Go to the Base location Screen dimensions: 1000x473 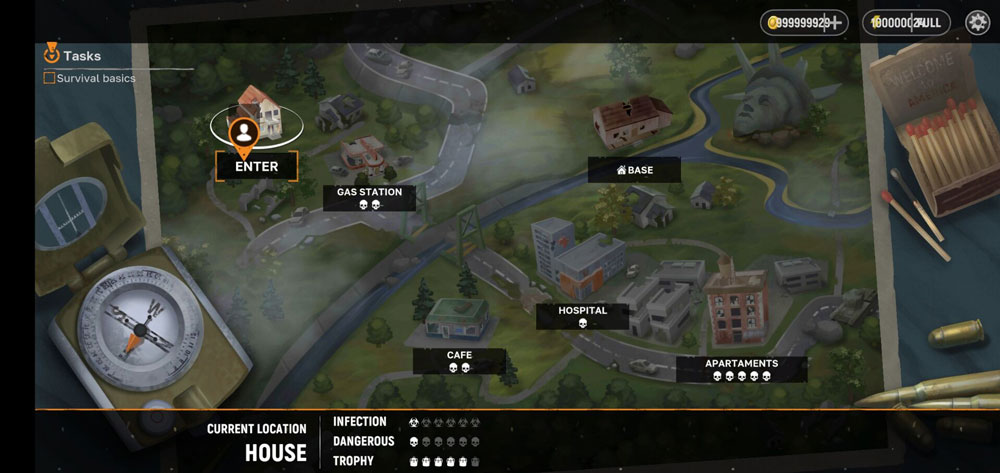[634, 170]
